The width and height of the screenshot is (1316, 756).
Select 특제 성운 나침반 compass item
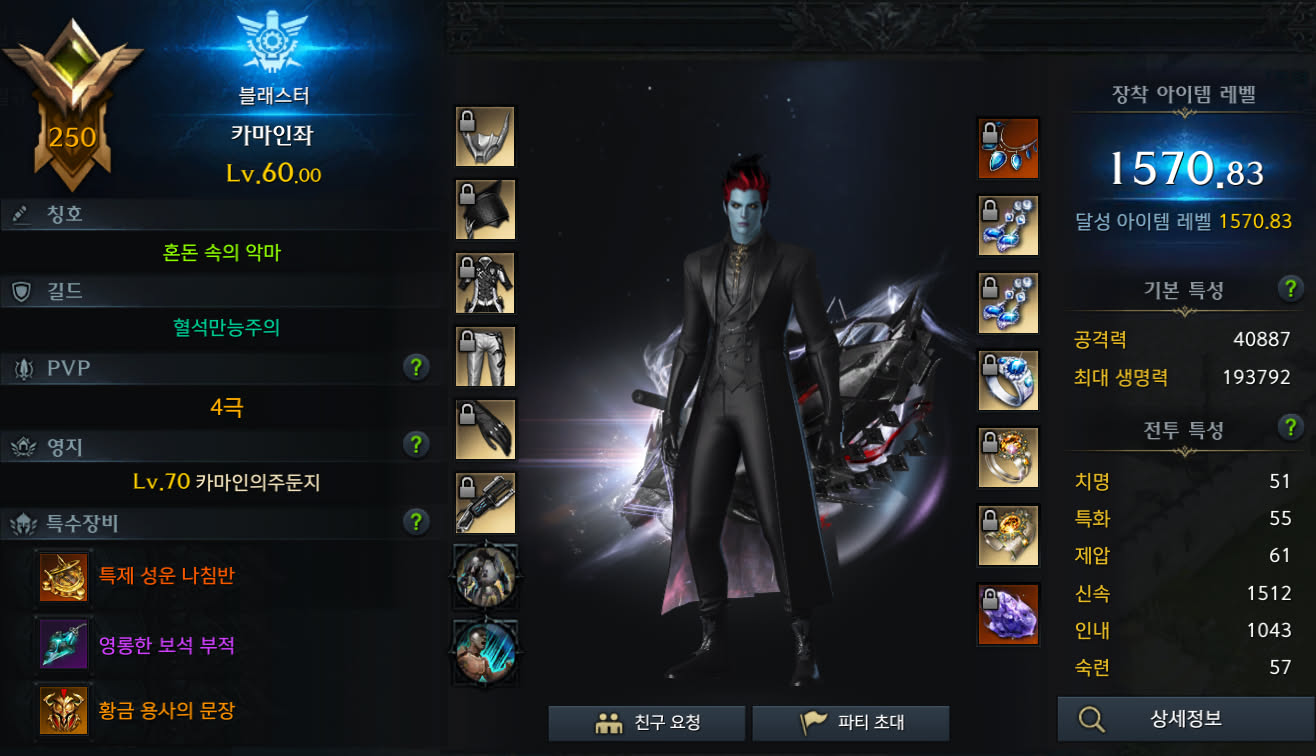pos(64,576)
